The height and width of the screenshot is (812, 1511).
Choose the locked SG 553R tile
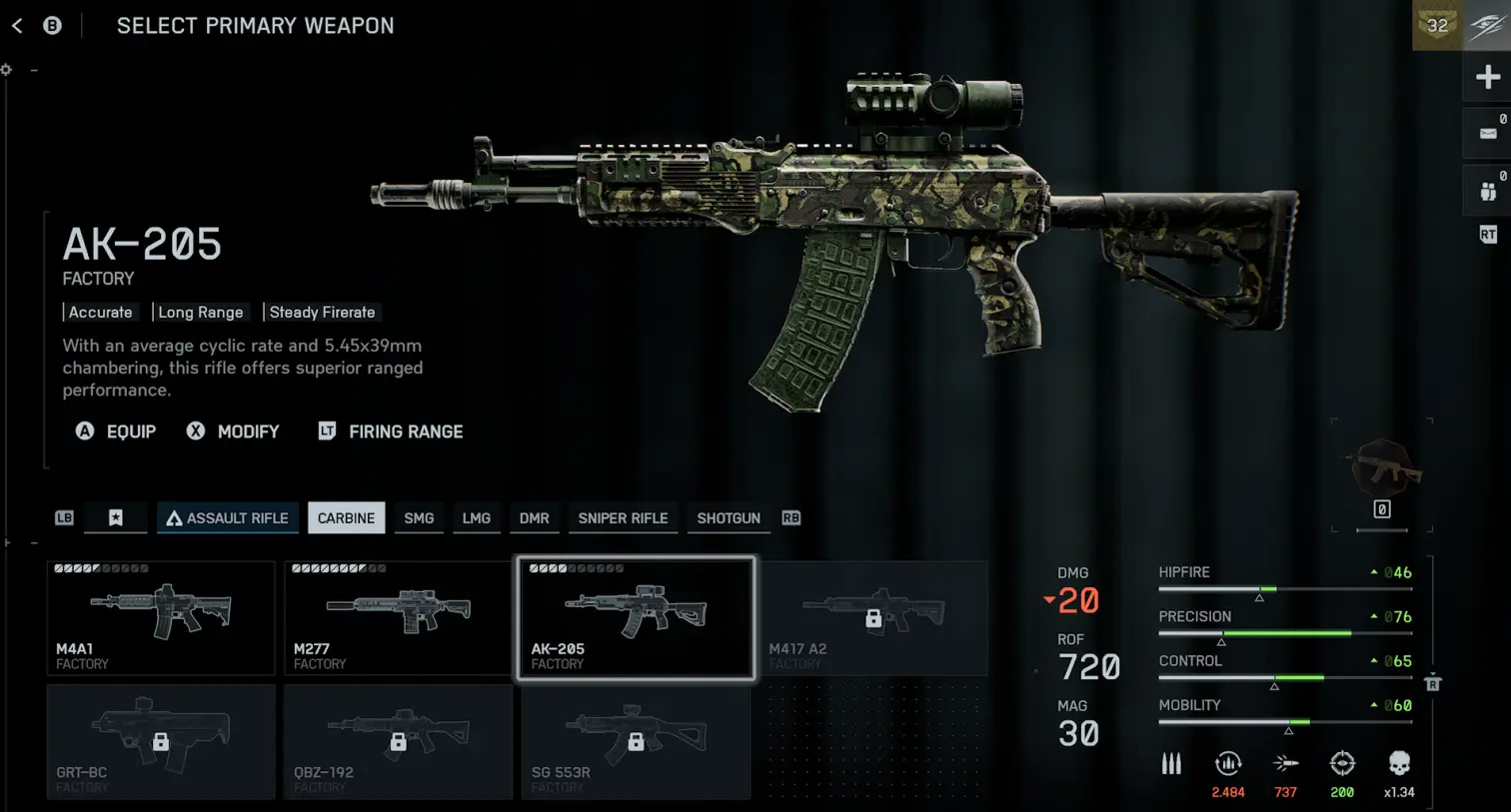636,741
